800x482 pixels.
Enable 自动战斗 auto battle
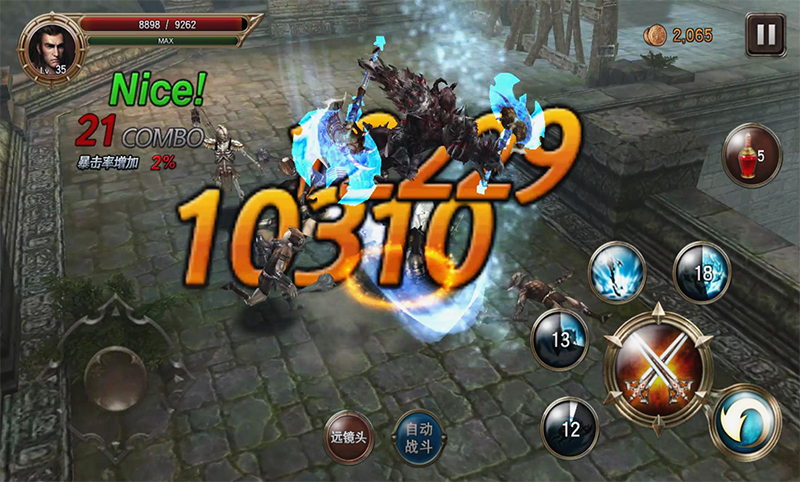[x=419, y=436]
